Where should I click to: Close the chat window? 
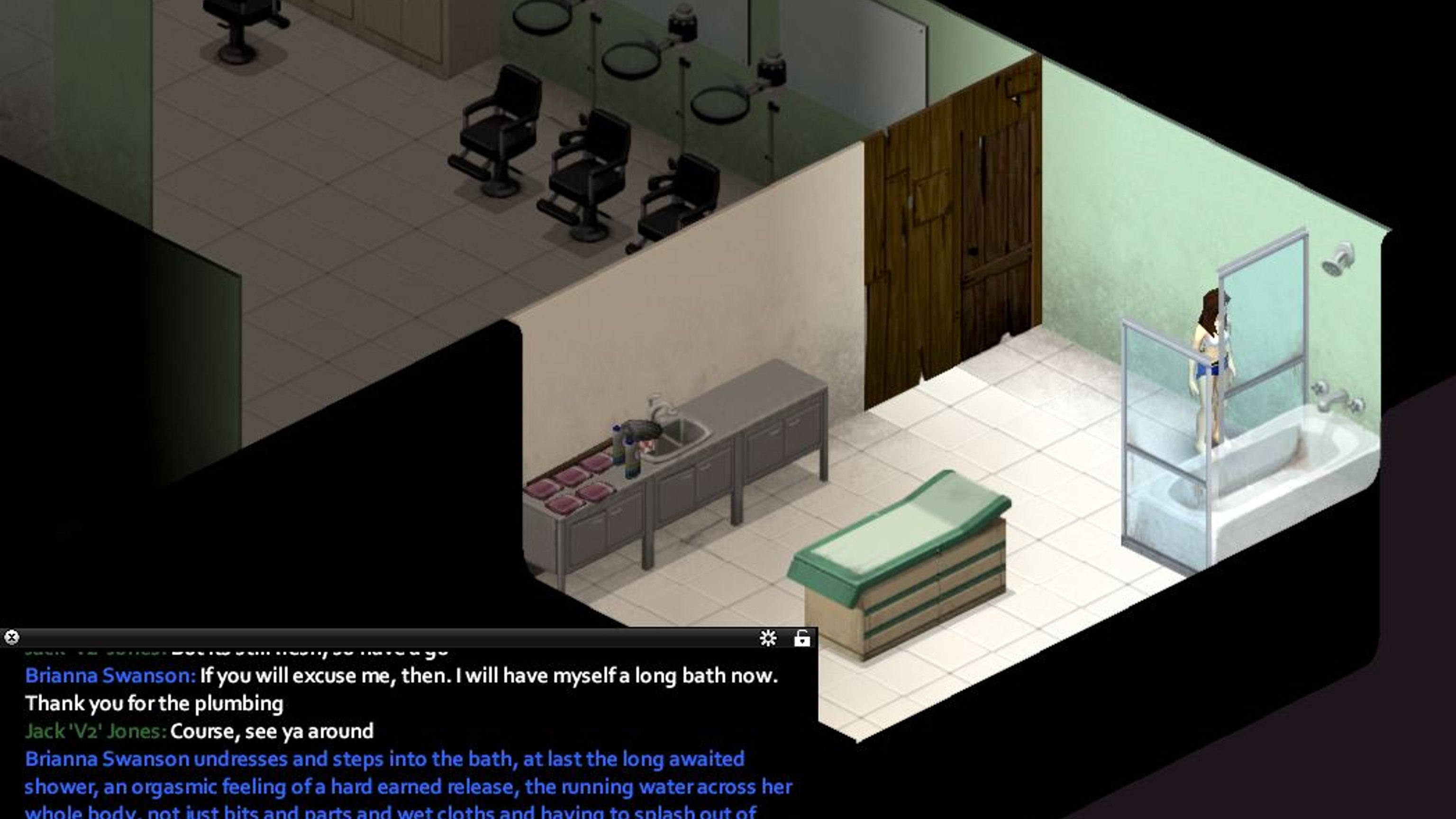pyautogui.click(x=11, y=637)
